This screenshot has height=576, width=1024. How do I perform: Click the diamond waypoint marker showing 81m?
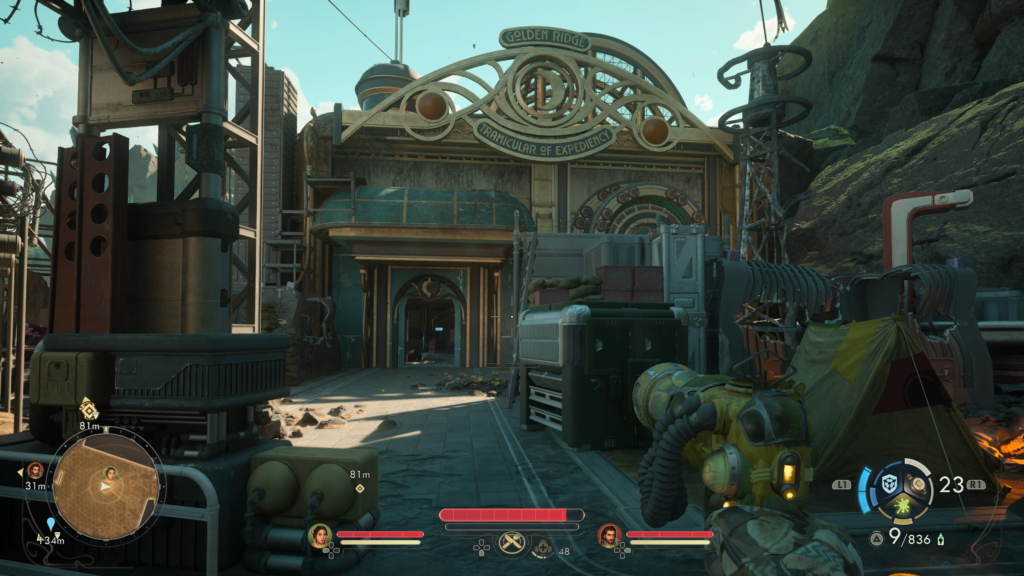coord(359,488)
